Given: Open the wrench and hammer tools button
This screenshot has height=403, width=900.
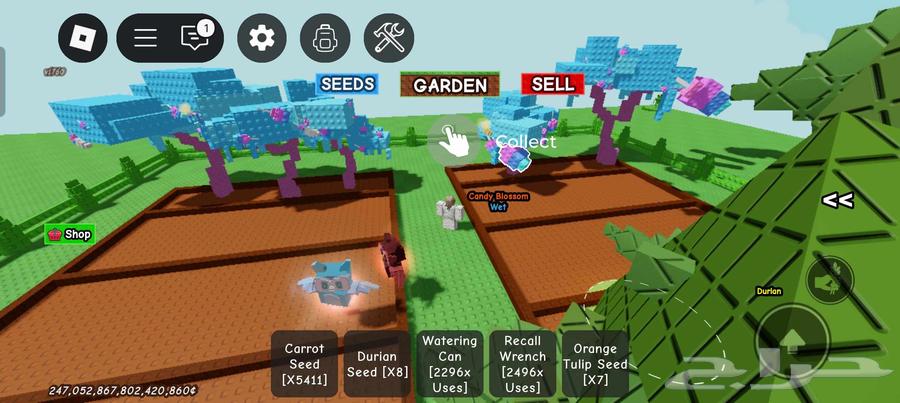Looking at the screenshot, I should click(x=388, y=39).
